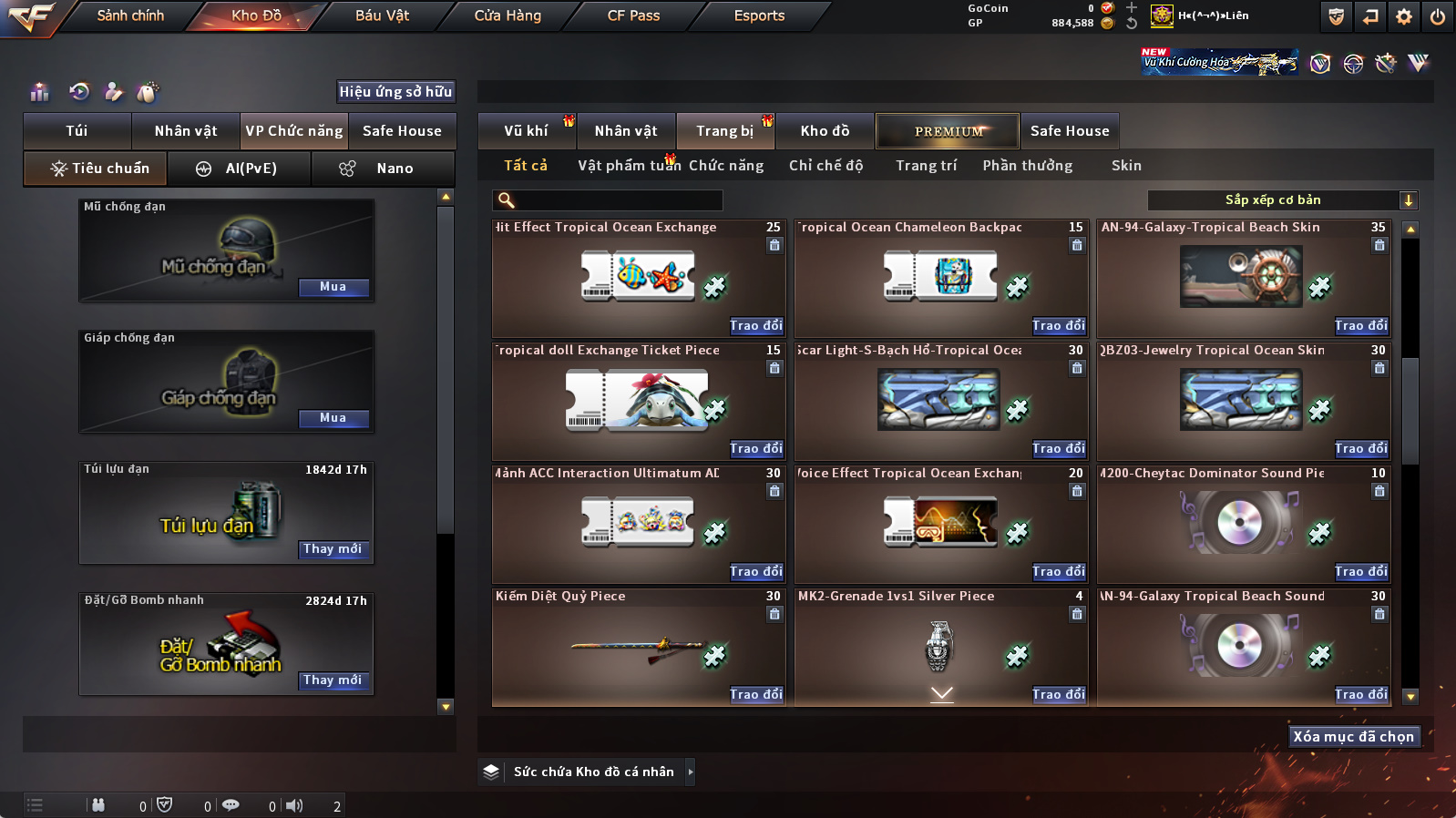Open the Vũ khí weapons category
This screenshot has height=818, width=1456.
point(527,131)
